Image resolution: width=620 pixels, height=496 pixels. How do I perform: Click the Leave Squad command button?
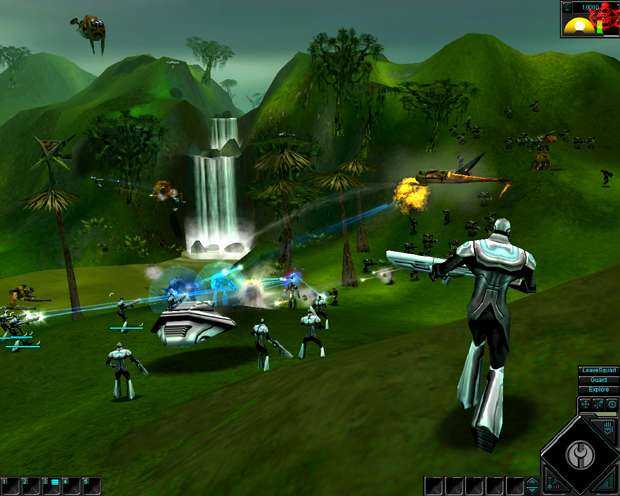pyautogui.click(x=599, y=371)
